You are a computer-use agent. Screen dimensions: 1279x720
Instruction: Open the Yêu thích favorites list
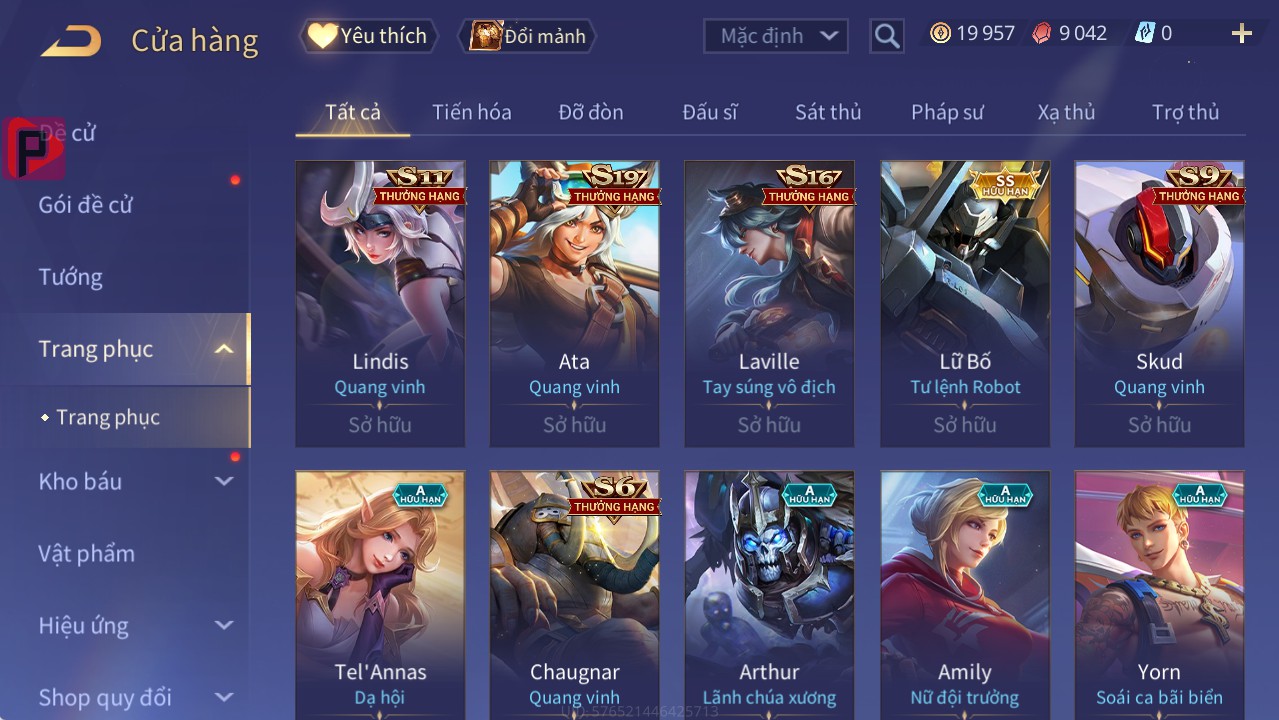point(368,36)
